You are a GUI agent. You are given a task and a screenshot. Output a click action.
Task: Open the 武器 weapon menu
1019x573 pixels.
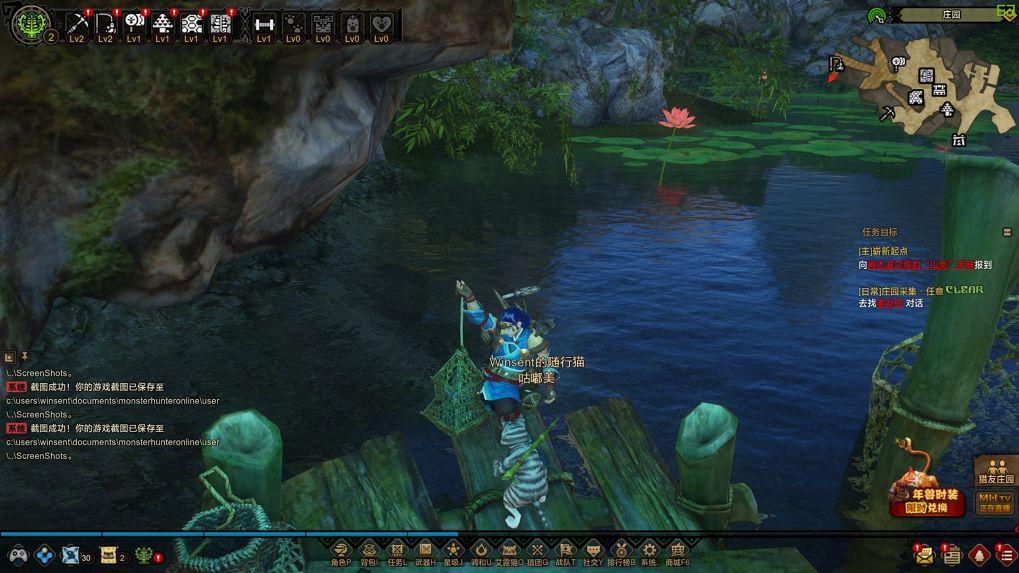click(x=425, y=550)
